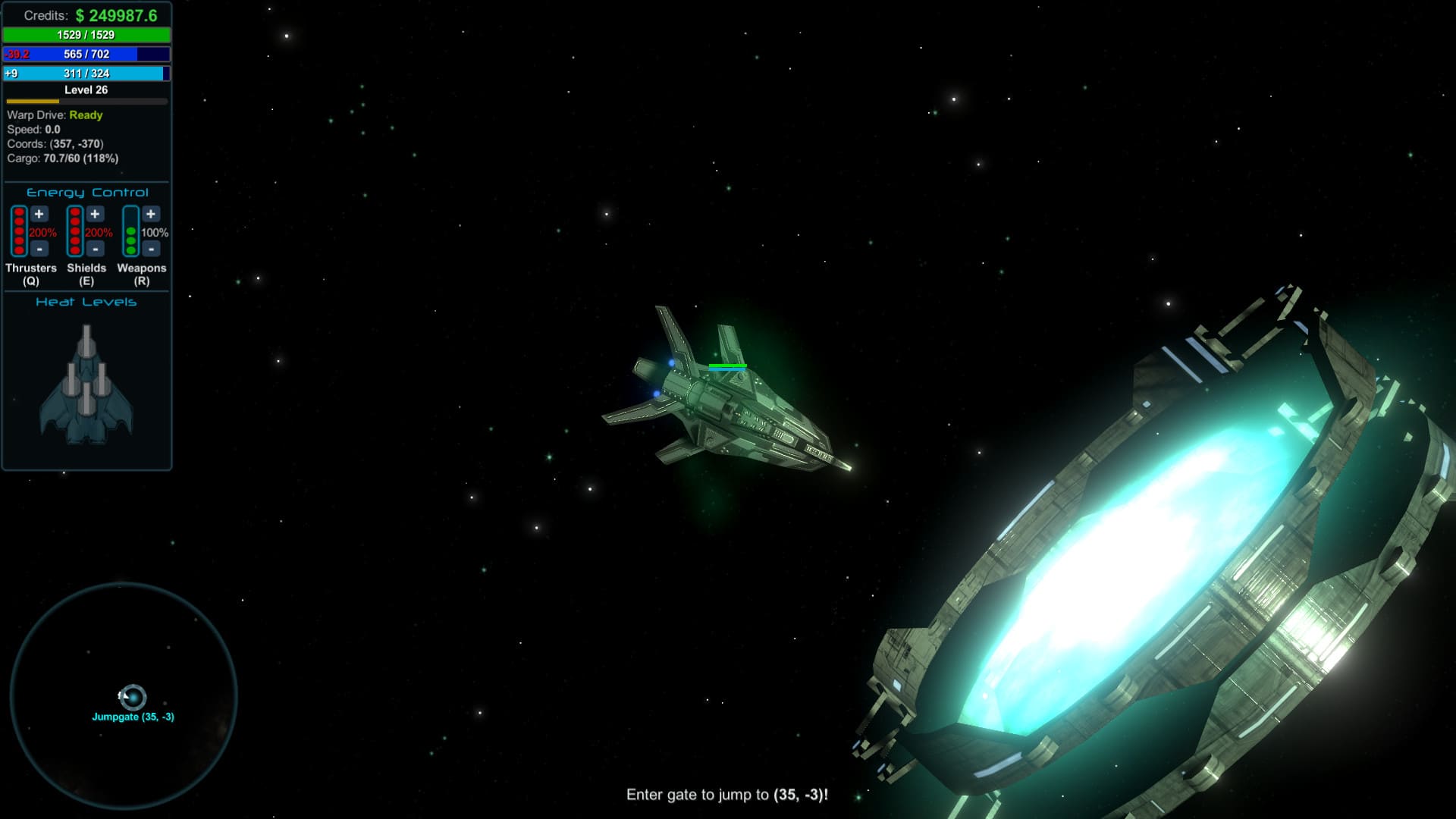The height and width of the screenshot is (819, 1456).
Task: Select the ship diagram under Heat Levels
Action: [86, 385]
